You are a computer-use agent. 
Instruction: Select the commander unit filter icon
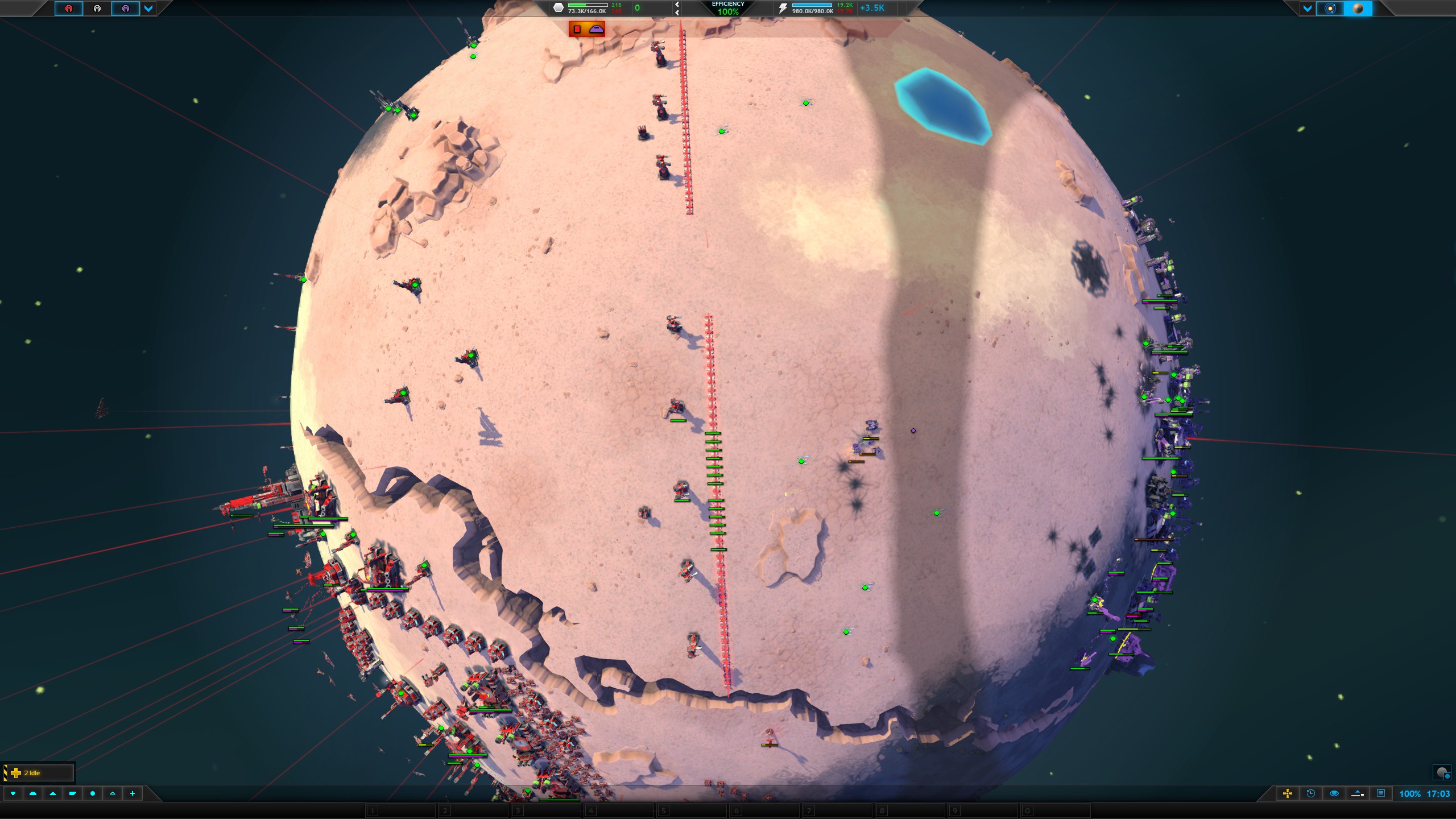pyautogui.click(x=13, y=794)
